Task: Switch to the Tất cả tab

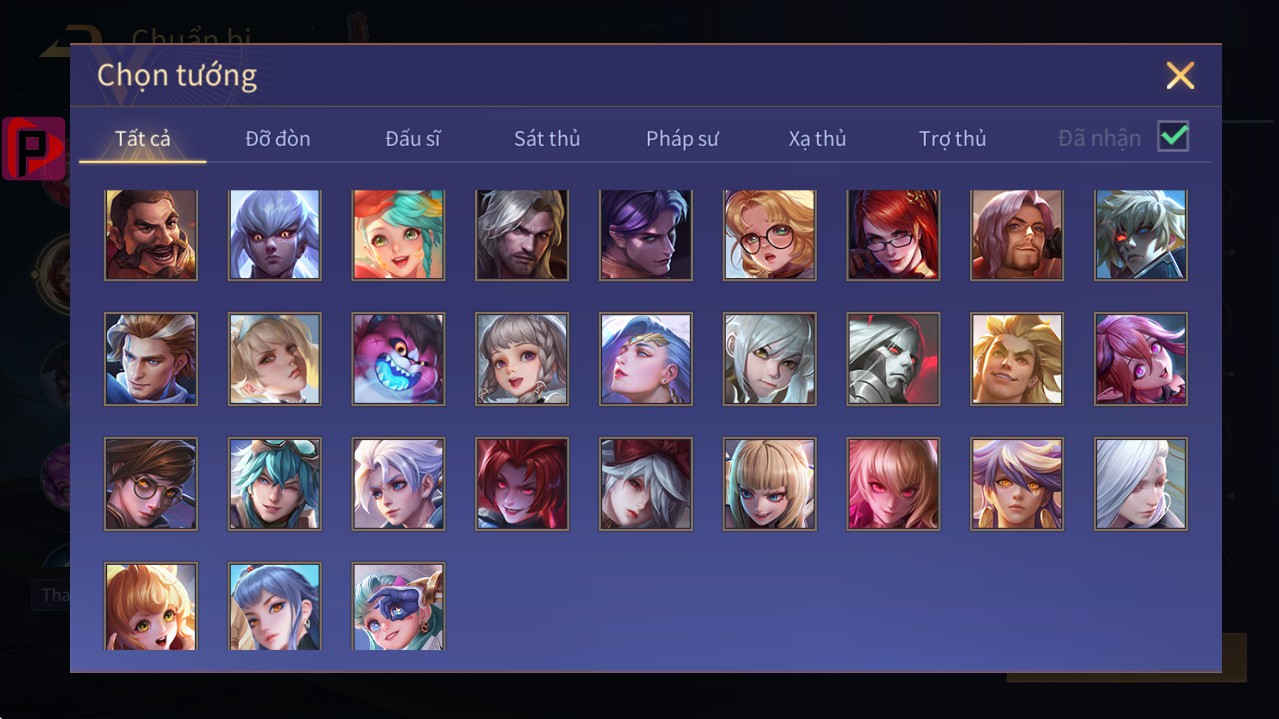Action: 143,138
